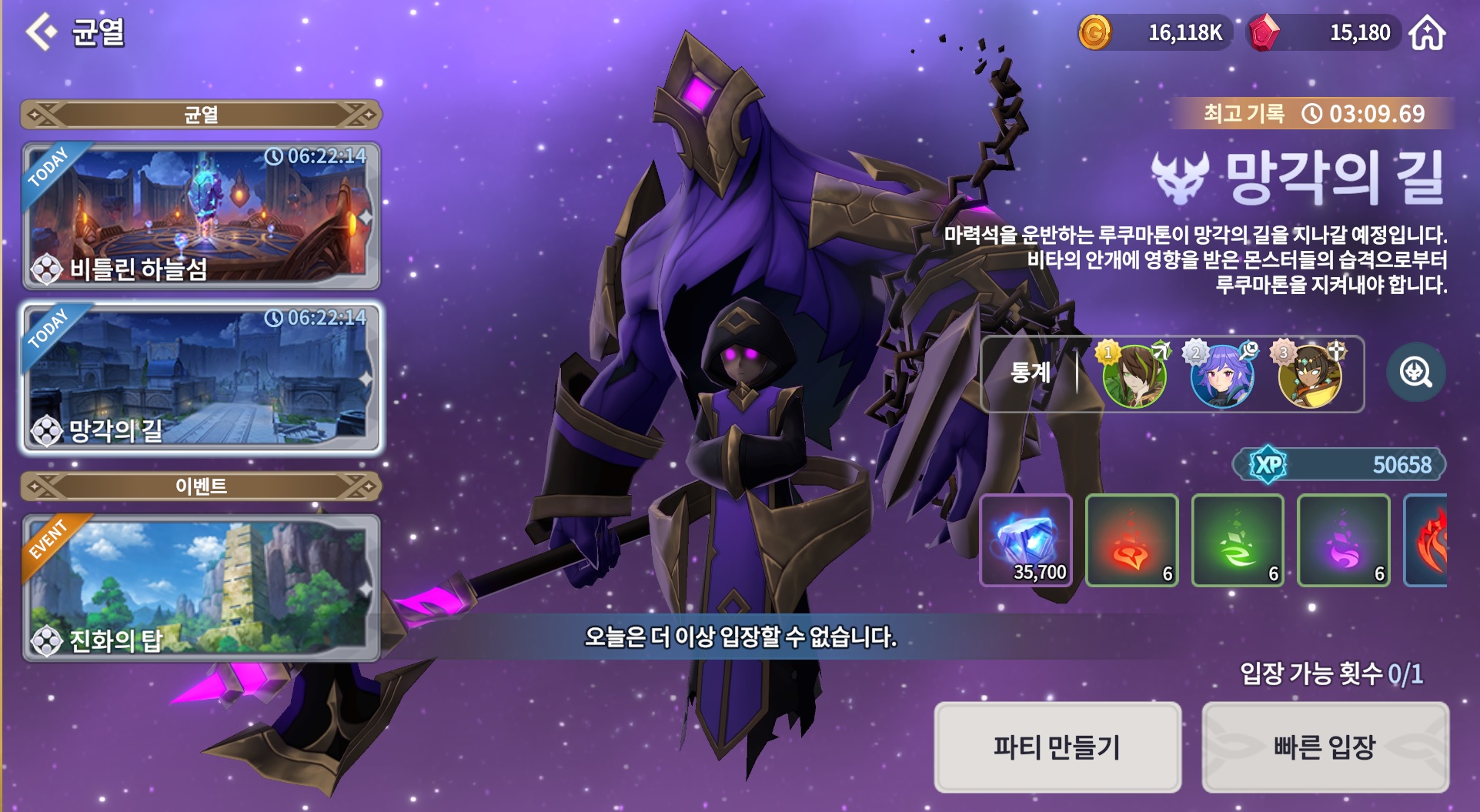Inspect the blue crystal 35,700 reward
1480x812 pixels.
coord(1026,540)
